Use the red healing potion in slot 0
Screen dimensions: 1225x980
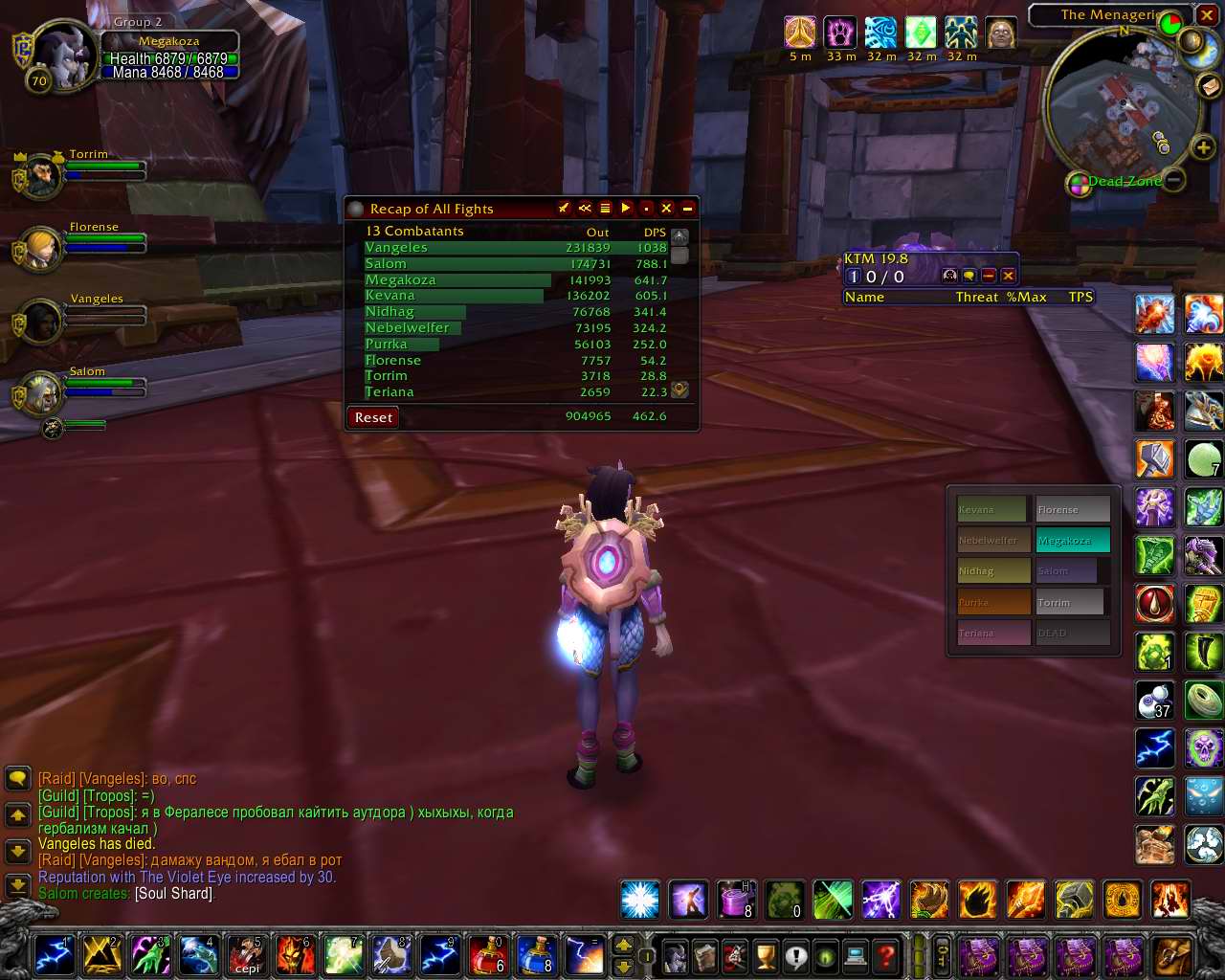point(486,955)
